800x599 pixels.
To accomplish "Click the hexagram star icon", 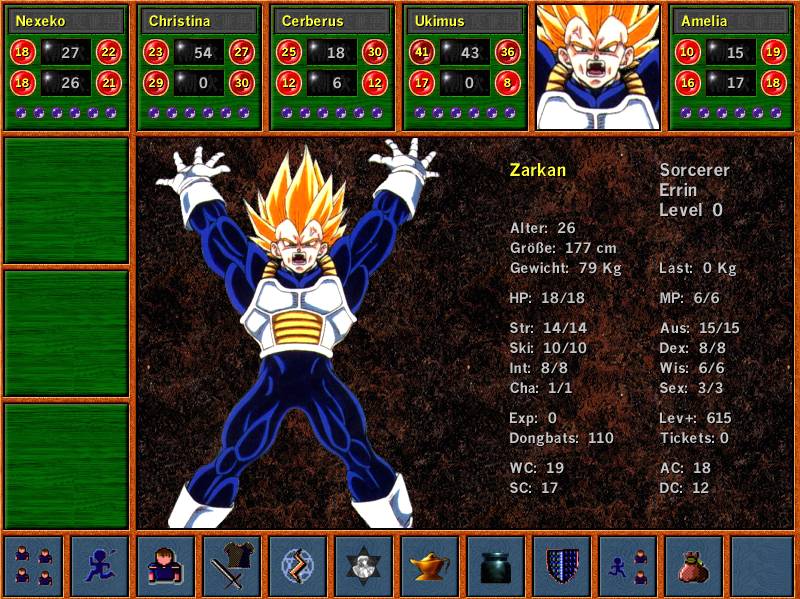I will 364,565.
